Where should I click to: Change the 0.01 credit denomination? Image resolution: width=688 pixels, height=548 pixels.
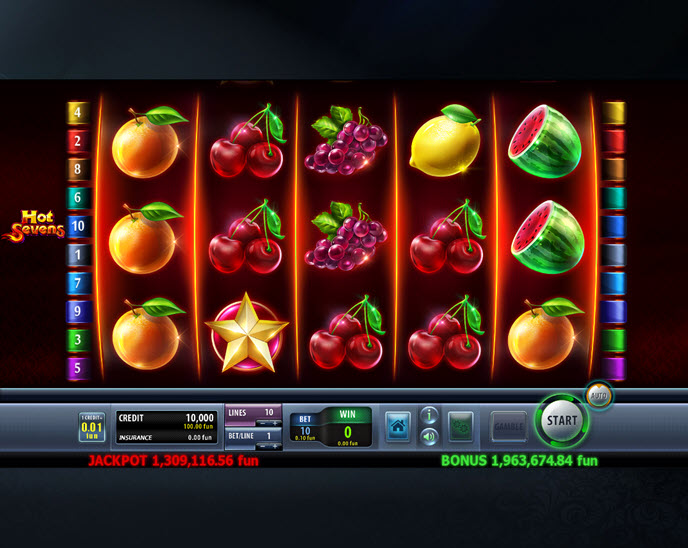[x=91, y=428]
